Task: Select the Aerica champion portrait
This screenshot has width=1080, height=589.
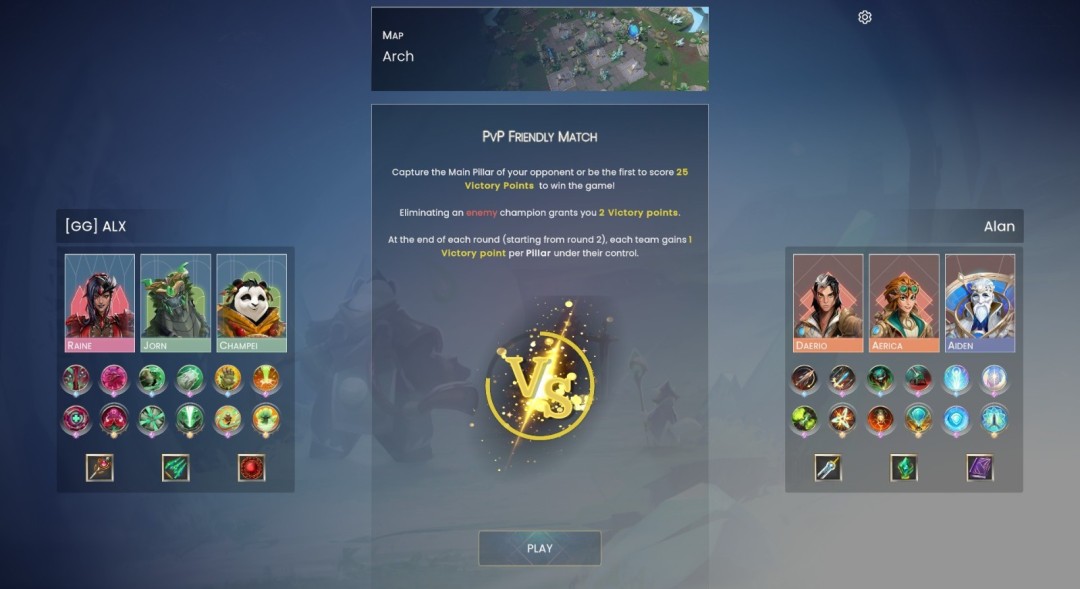Action: coord(904,302)
